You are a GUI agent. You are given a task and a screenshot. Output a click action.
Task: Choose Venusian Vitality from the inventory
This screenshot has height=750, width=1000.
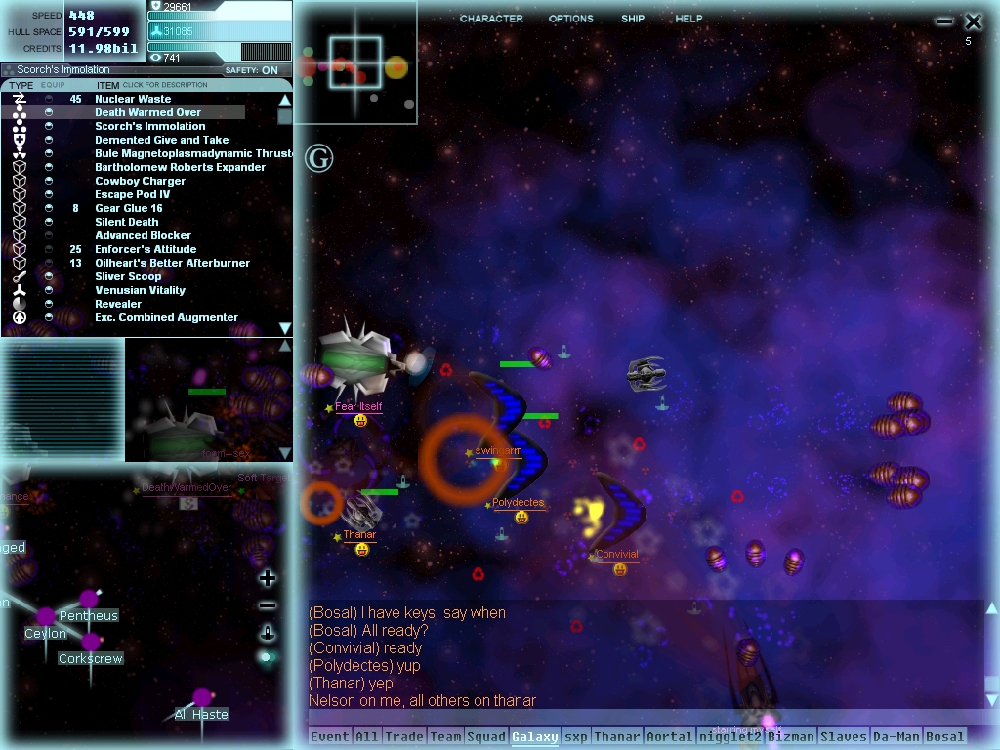(140, 290)
